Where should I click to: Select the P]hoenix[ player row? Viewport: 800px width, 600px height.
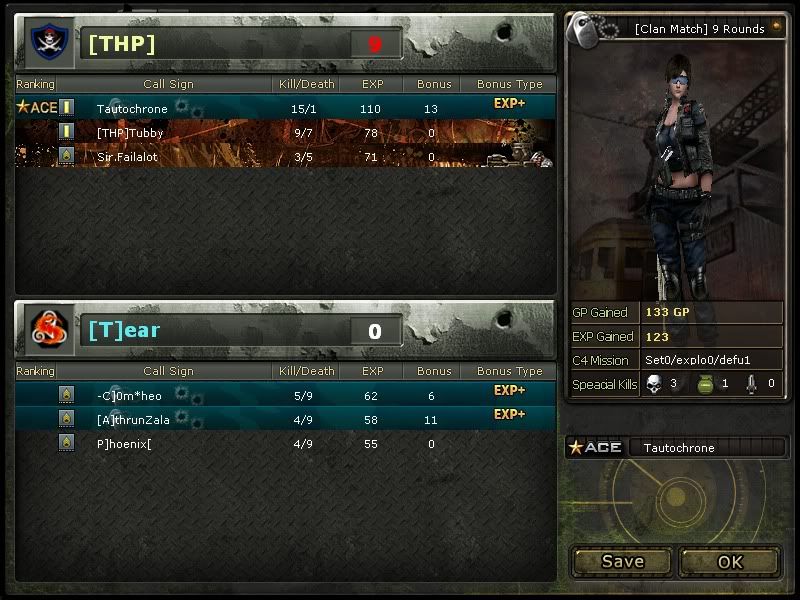coord(285,443)
